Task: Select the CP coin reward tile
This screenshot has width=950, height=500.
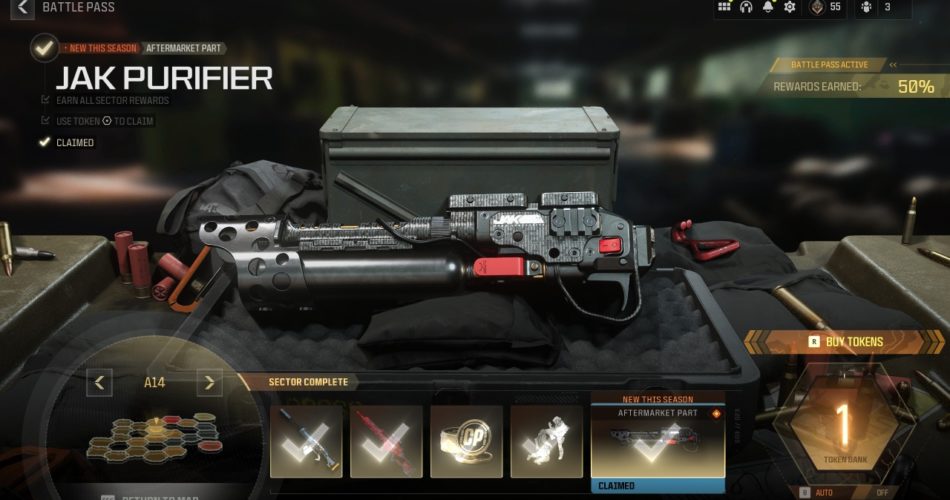Action: tap(466, 441)
